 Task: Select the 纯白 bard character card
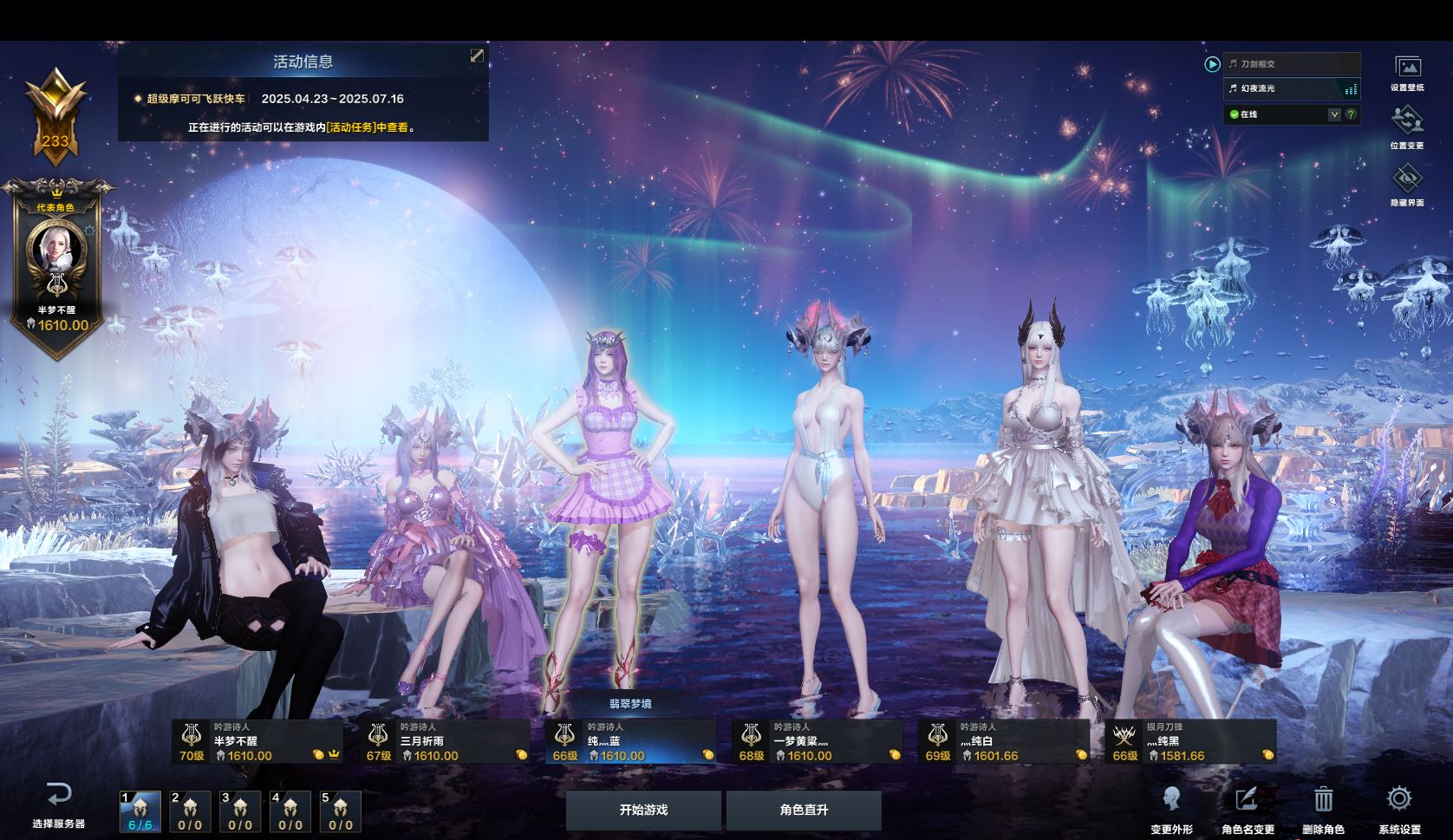1004,742
